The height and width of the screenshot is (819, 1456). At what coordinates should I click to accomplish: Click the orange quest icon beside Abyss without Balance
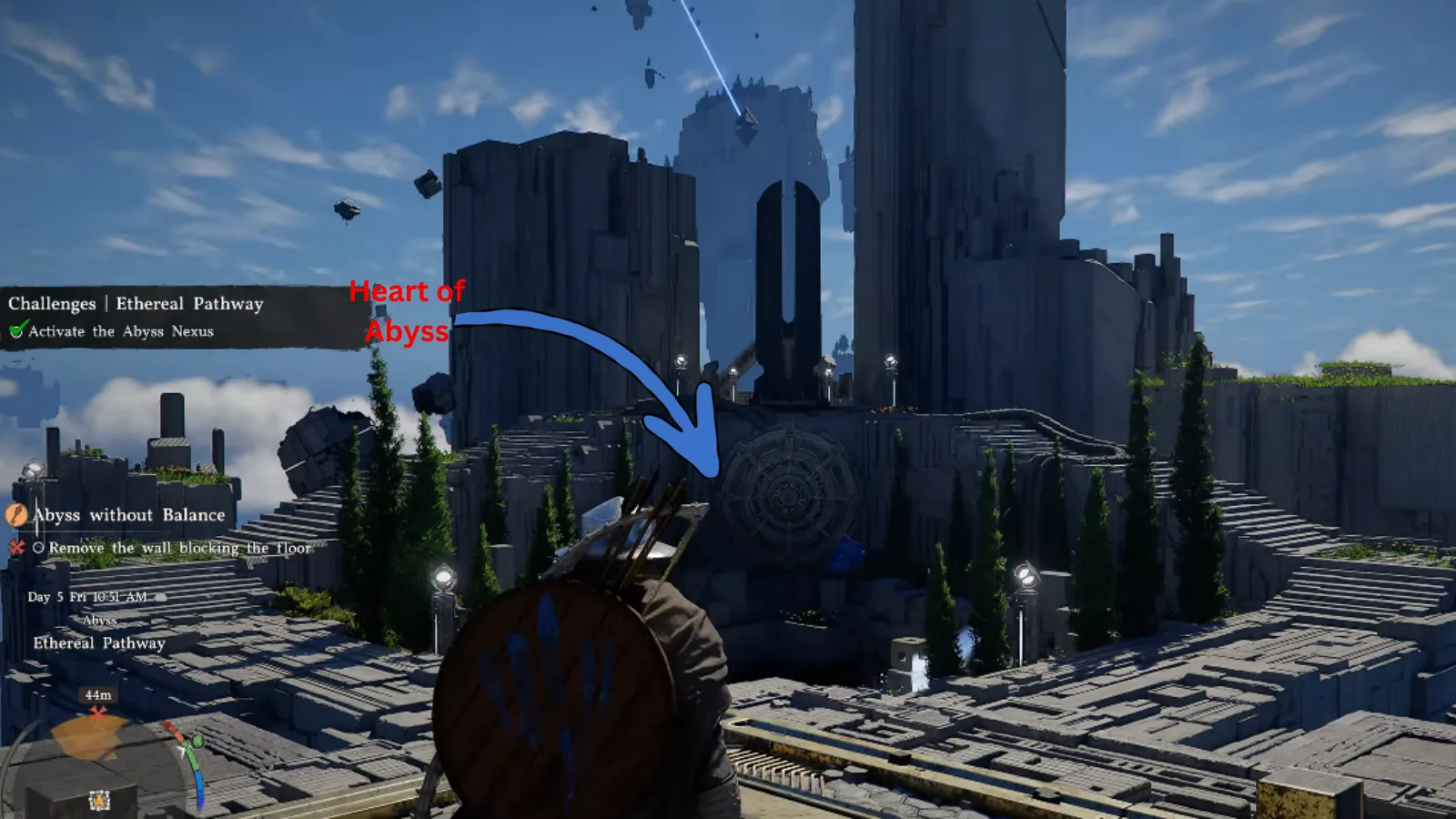pyautogui.click(x=16, y=515)
